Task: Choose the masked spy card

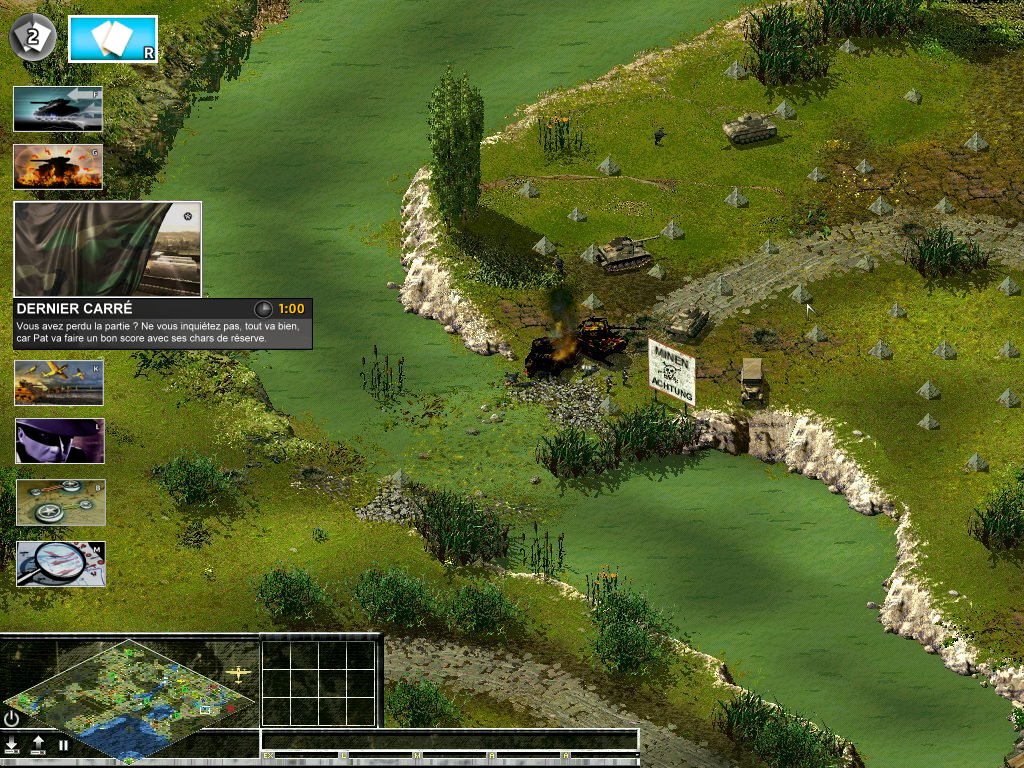Action: 59,441
